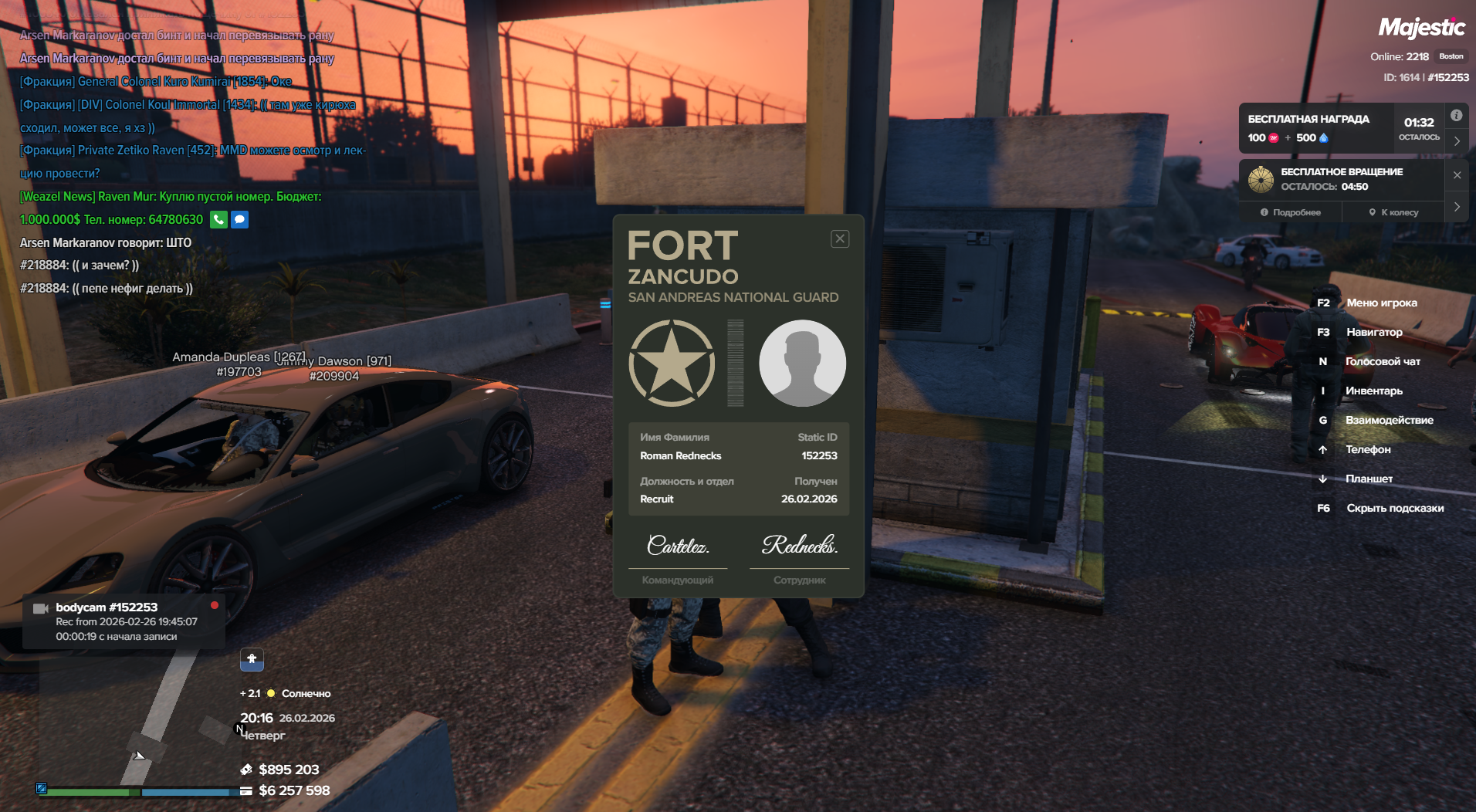Open the free reward info icon
The width and height of the screenshot is (1476, 812).
coord(1456,116)
